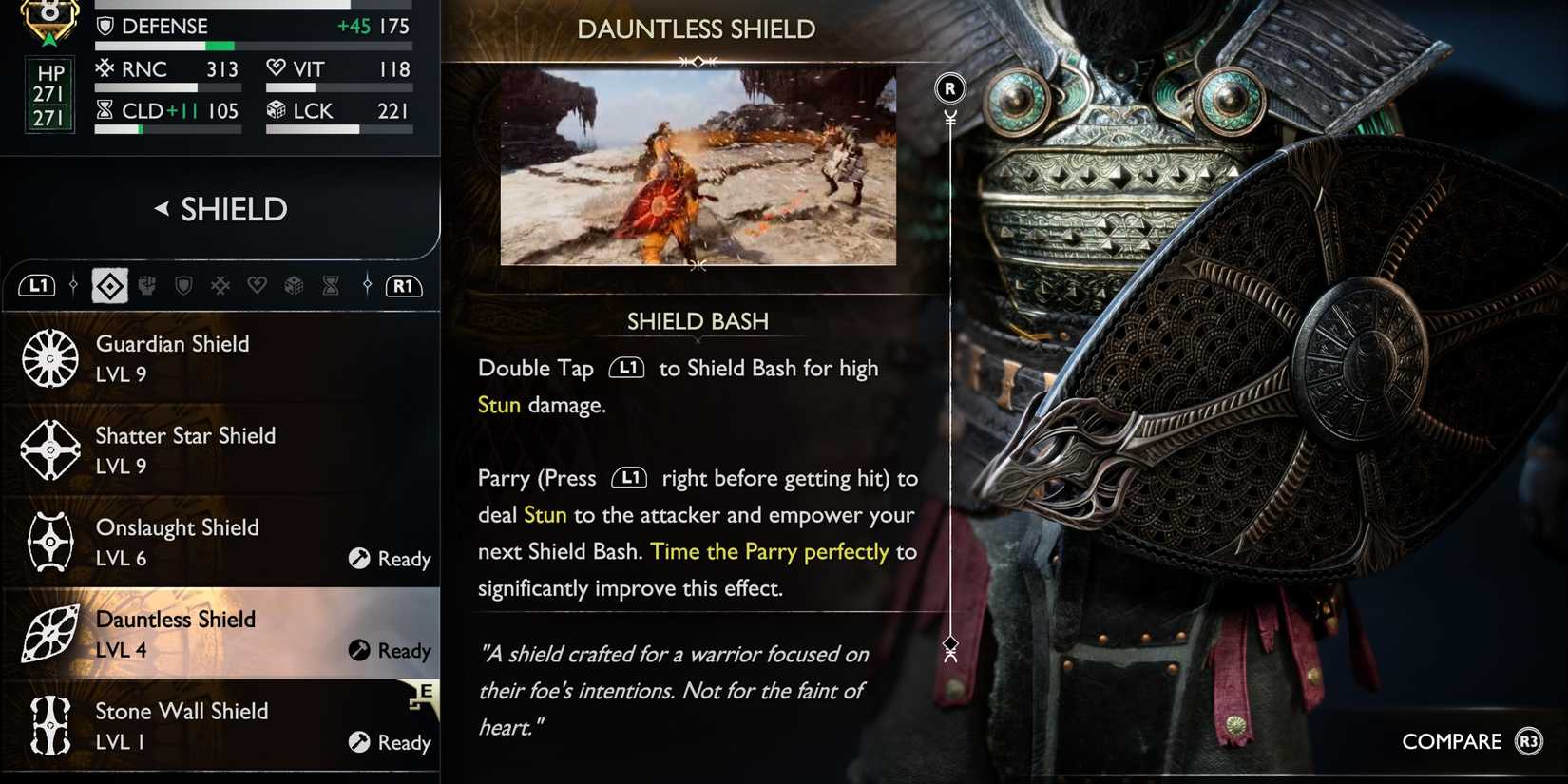Image resolution: width=1568 pixels, height=784 pixels.
Task: Select the Strength stat filter fist icon
Action: click(147, 285)
